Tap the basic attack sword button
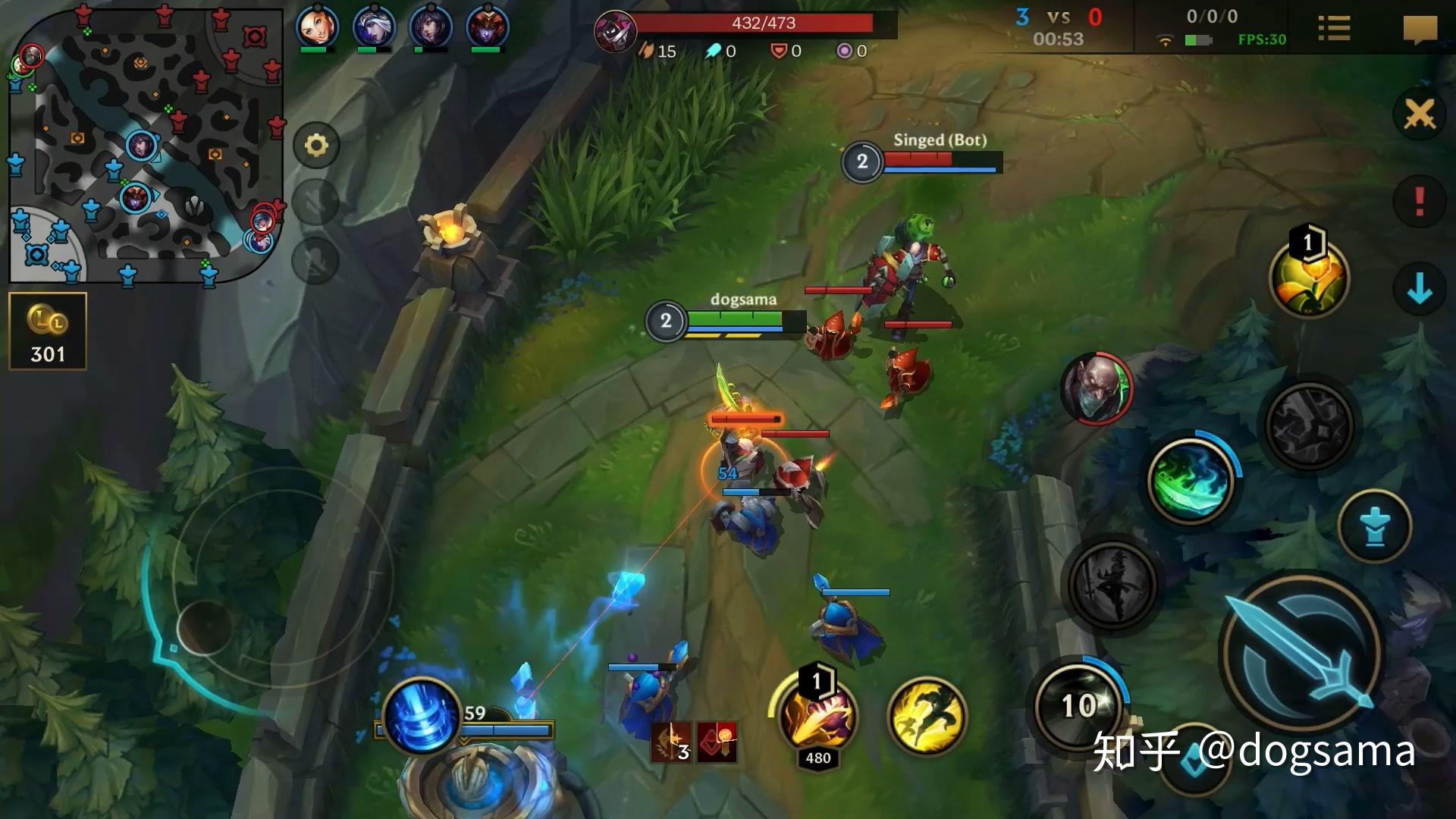The height and width of the screenshot is (819, 1456). tap(1301, 654)
